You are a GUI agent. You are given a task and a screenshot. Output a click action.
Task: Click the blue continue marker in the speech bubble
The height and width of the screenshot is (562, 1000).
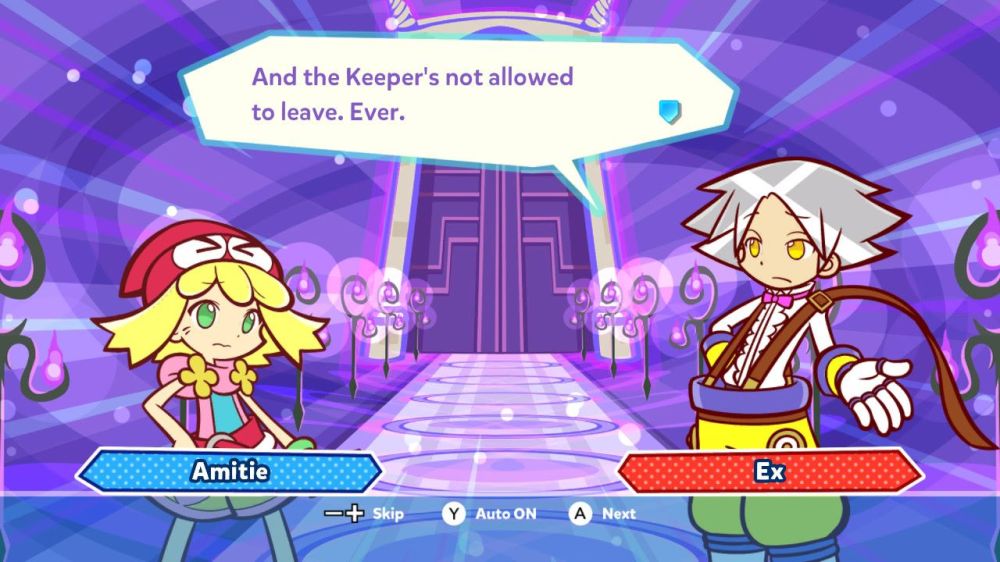point(670,110)
